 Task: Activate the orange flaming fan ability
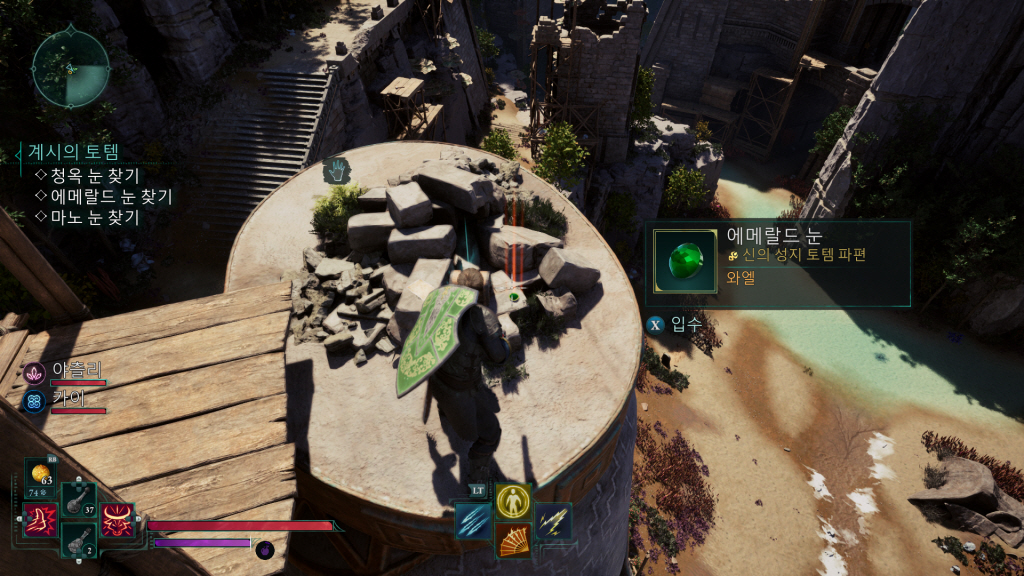(513, 541)
